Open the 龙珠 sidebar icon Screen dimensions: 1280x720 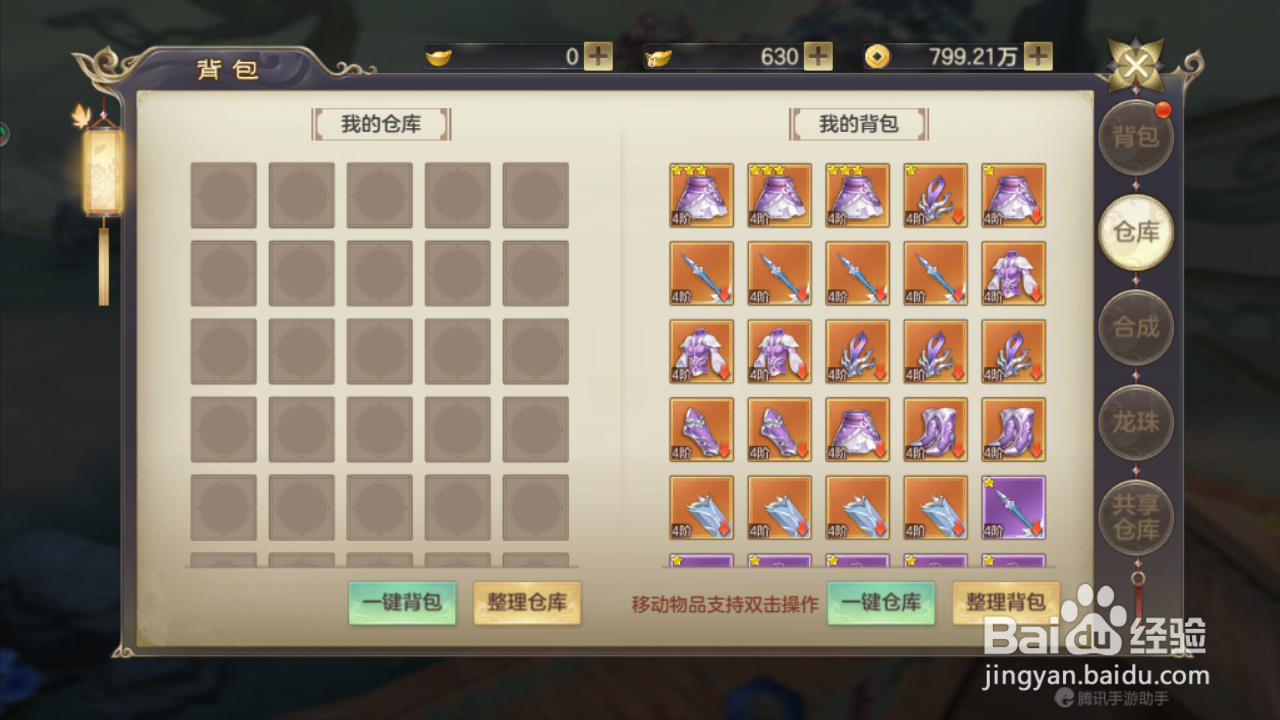1135,421
